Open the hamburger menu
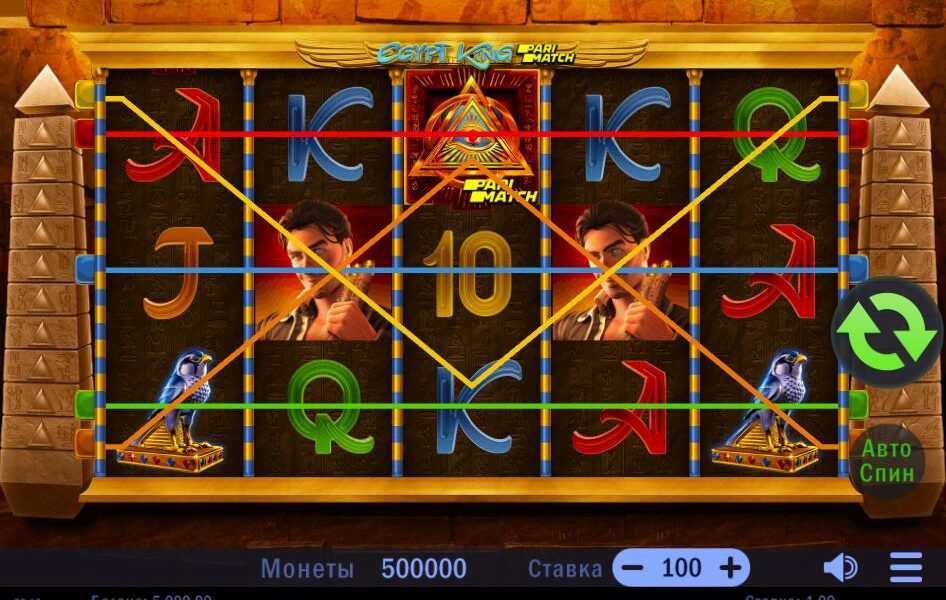The image size is (946, 600). coord(906,568)
